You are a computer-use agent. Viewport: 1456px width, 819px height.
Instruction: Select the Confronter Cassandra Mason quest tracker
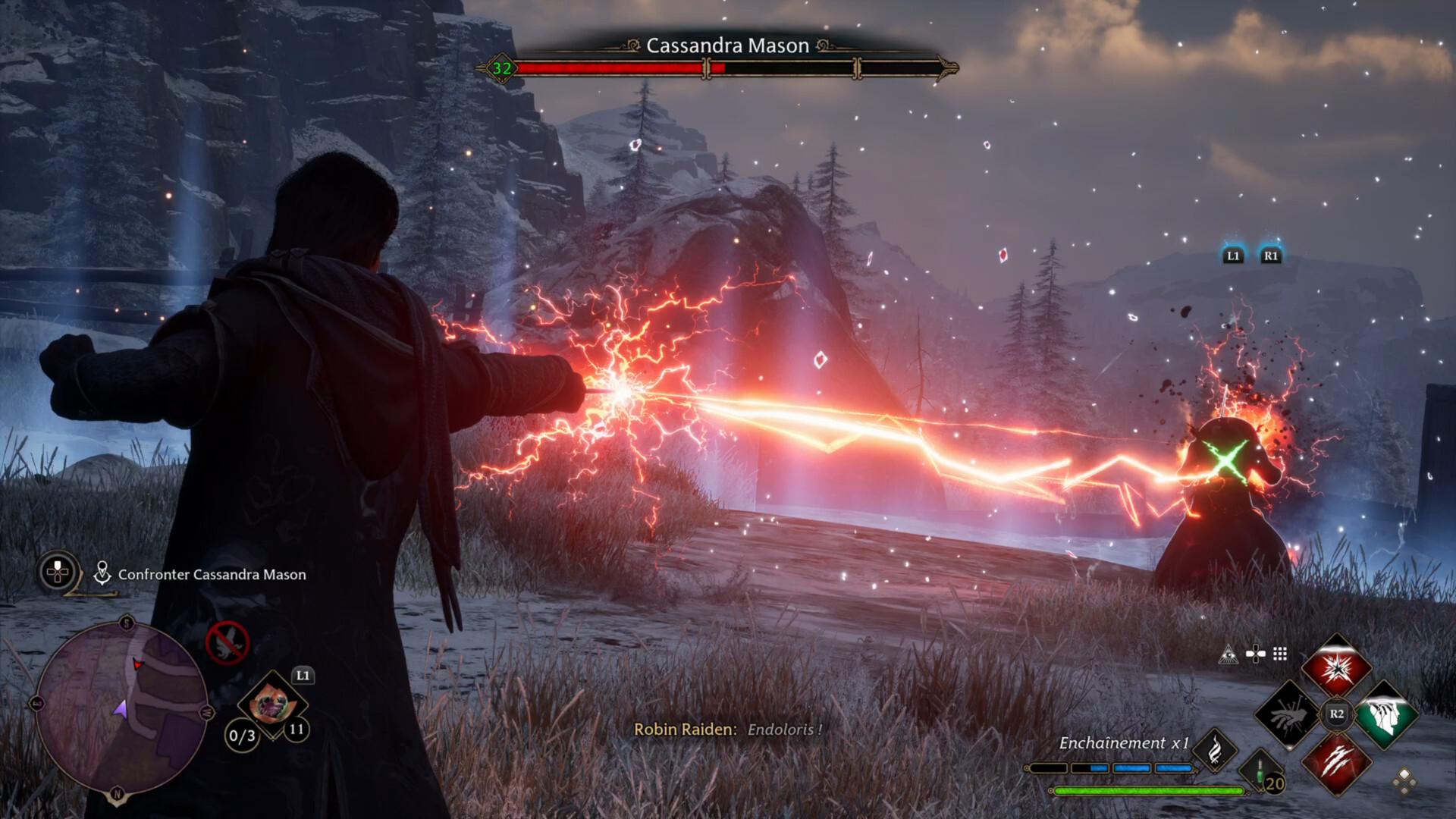[x=212, y=575]
